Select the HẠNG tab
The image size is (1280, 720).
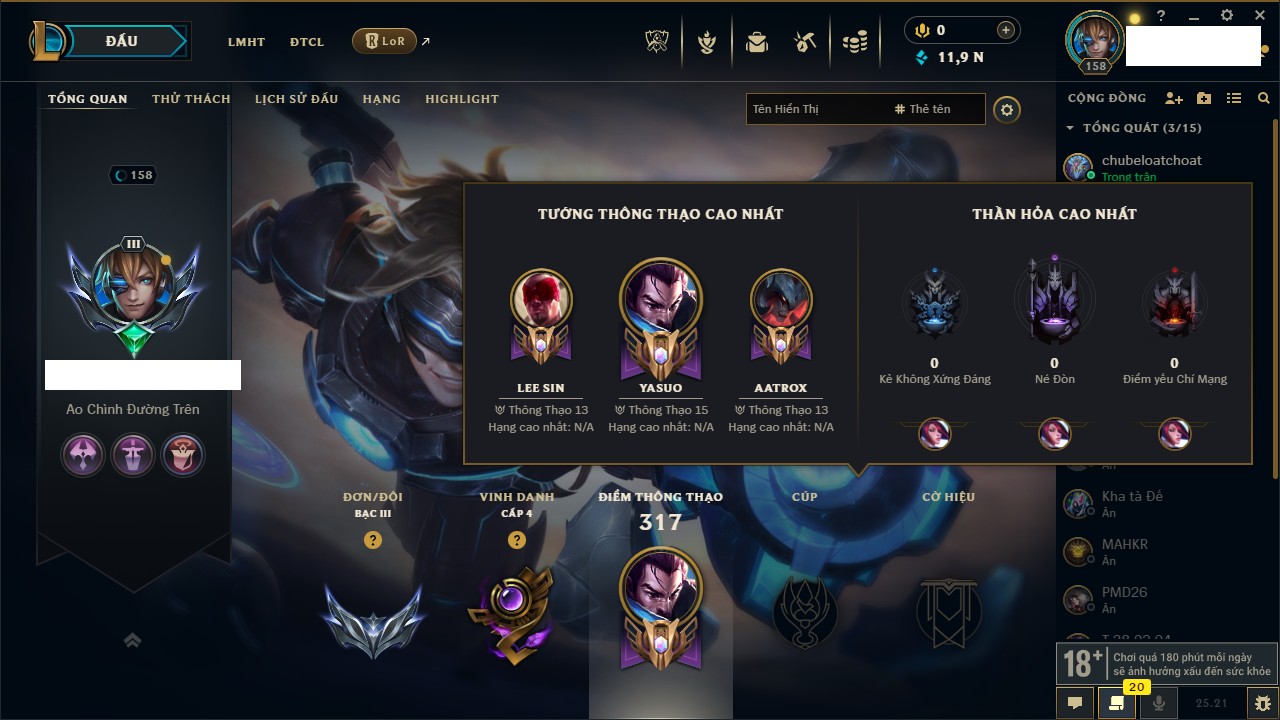click(381, 99)
